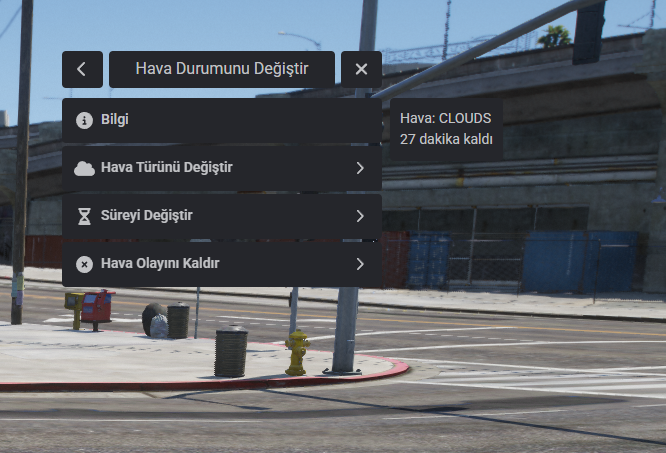666x453 pixels.
Task: Close the Hava Durumunu Değiştir menu
Action: pos(361,70)
